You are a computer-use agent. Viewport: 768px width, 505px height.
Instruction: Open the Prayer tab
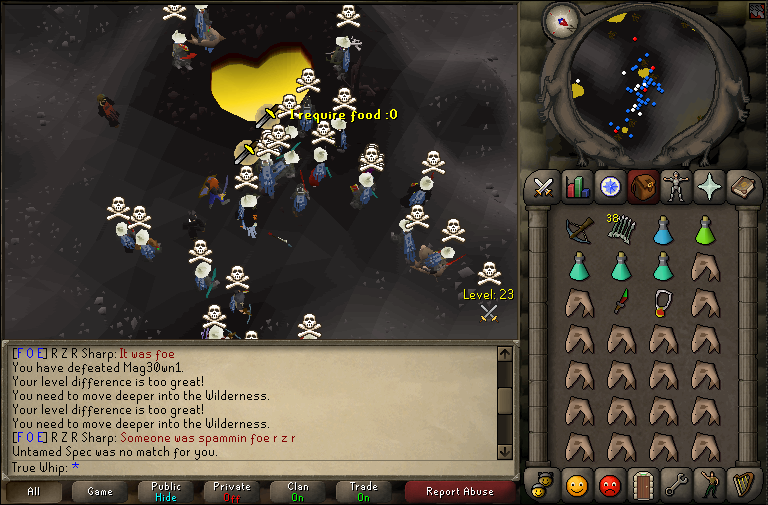(x=709, y=187)
